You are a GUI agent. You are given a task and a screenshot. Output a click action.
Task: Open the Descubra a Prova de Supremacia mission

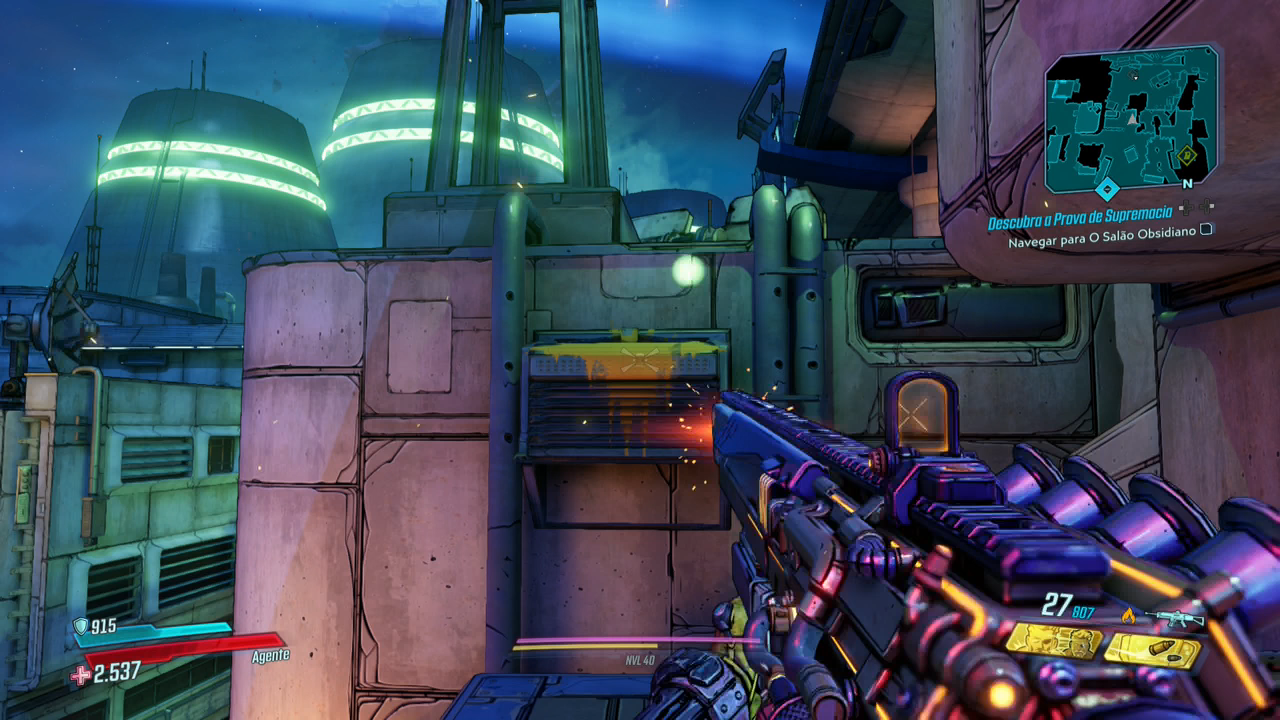coord(1080,222)
